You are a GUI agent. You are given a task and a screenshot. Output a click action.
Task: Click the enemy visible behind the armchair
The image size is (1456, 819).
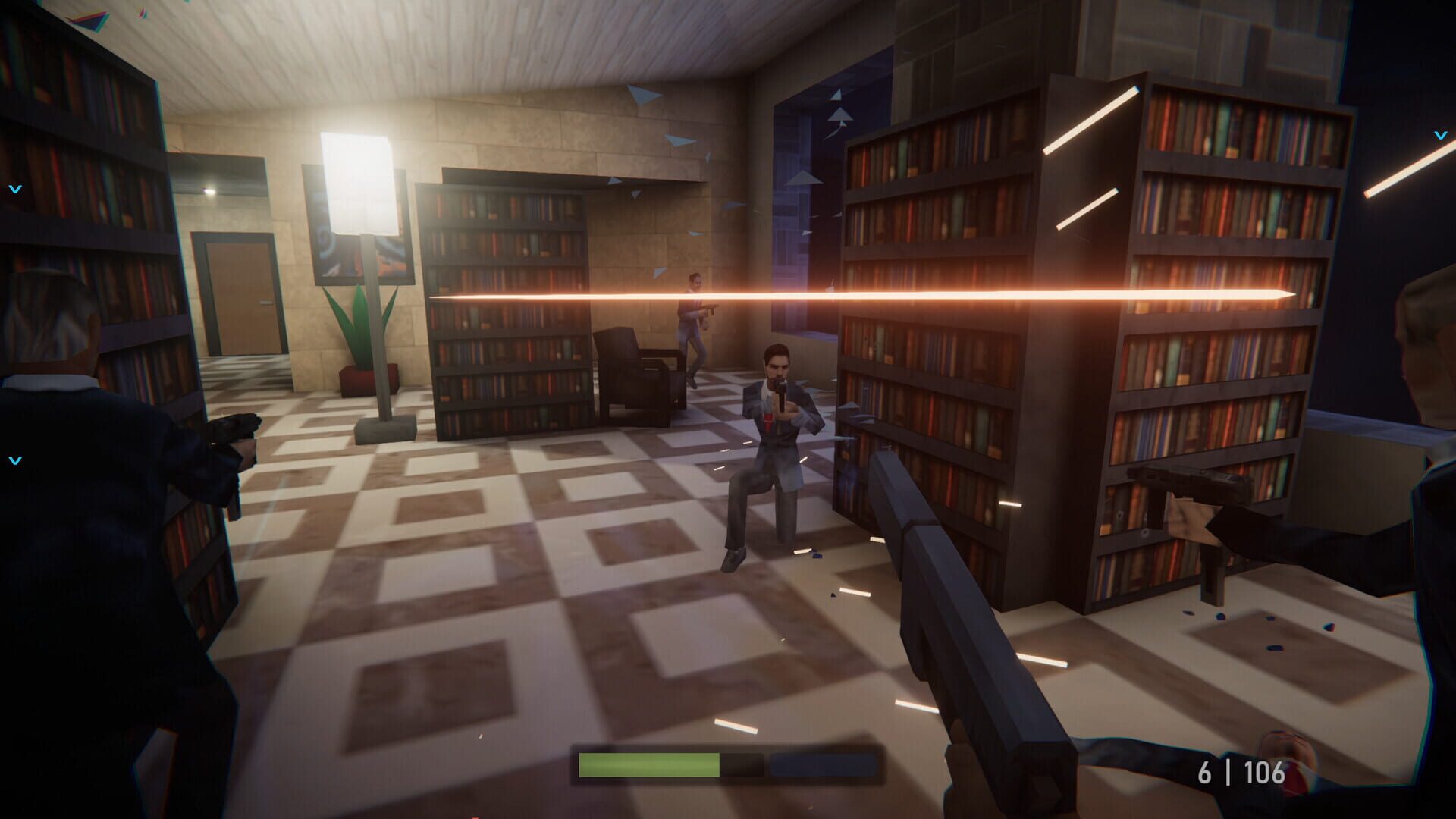click(694, 318)
